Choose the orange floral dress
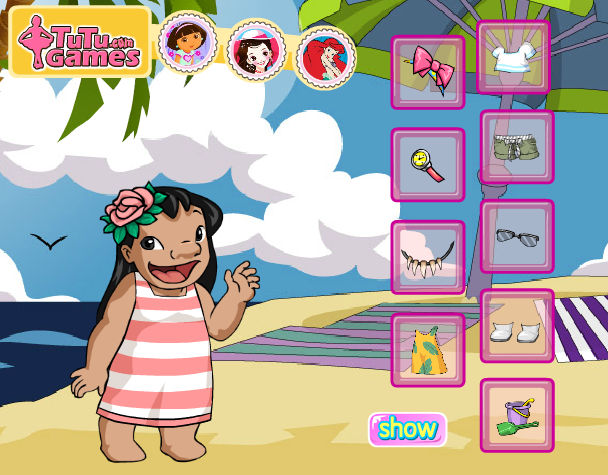The height and width of the screenshot is (475, 608). (x=427, y=349)
